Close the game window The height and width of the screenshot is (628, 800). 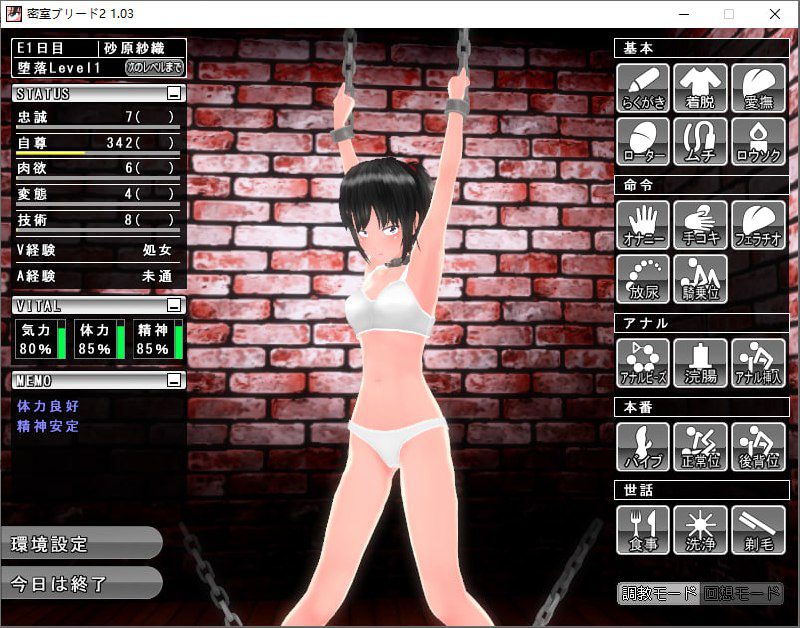click(x=775, y=14)
